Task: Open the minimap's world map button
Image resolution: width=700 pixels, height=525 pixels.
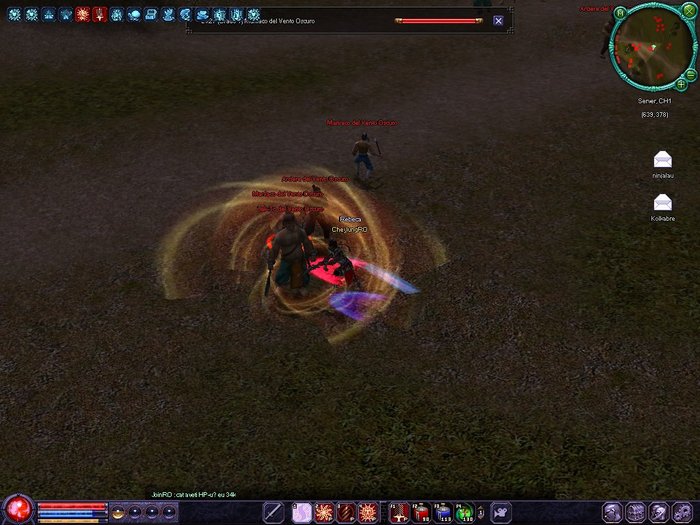Action: [x=620, y=14]
